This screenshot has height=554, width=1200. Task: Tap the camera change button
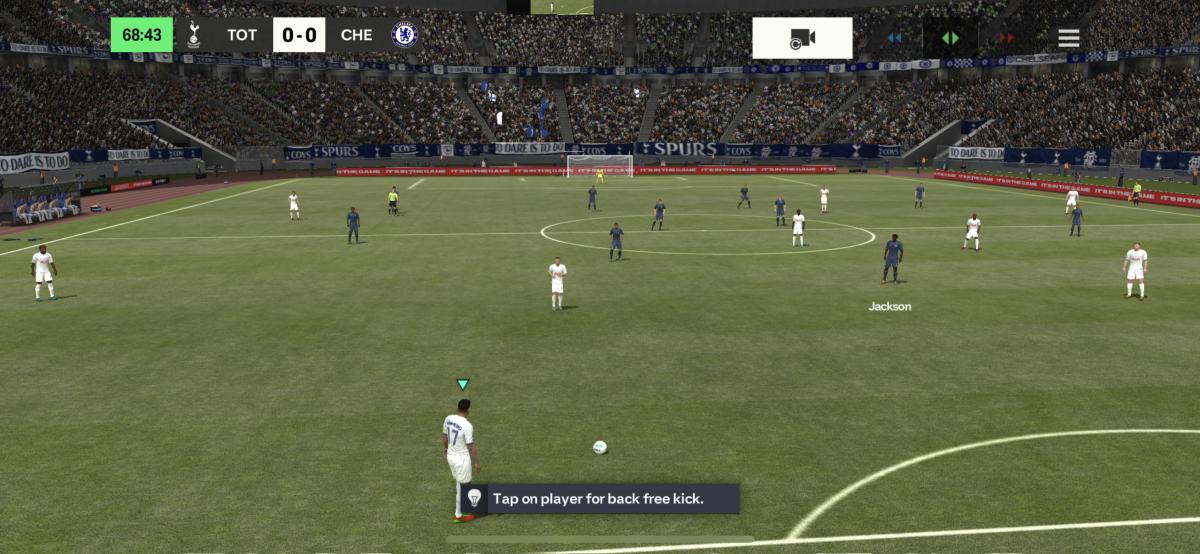802,38
